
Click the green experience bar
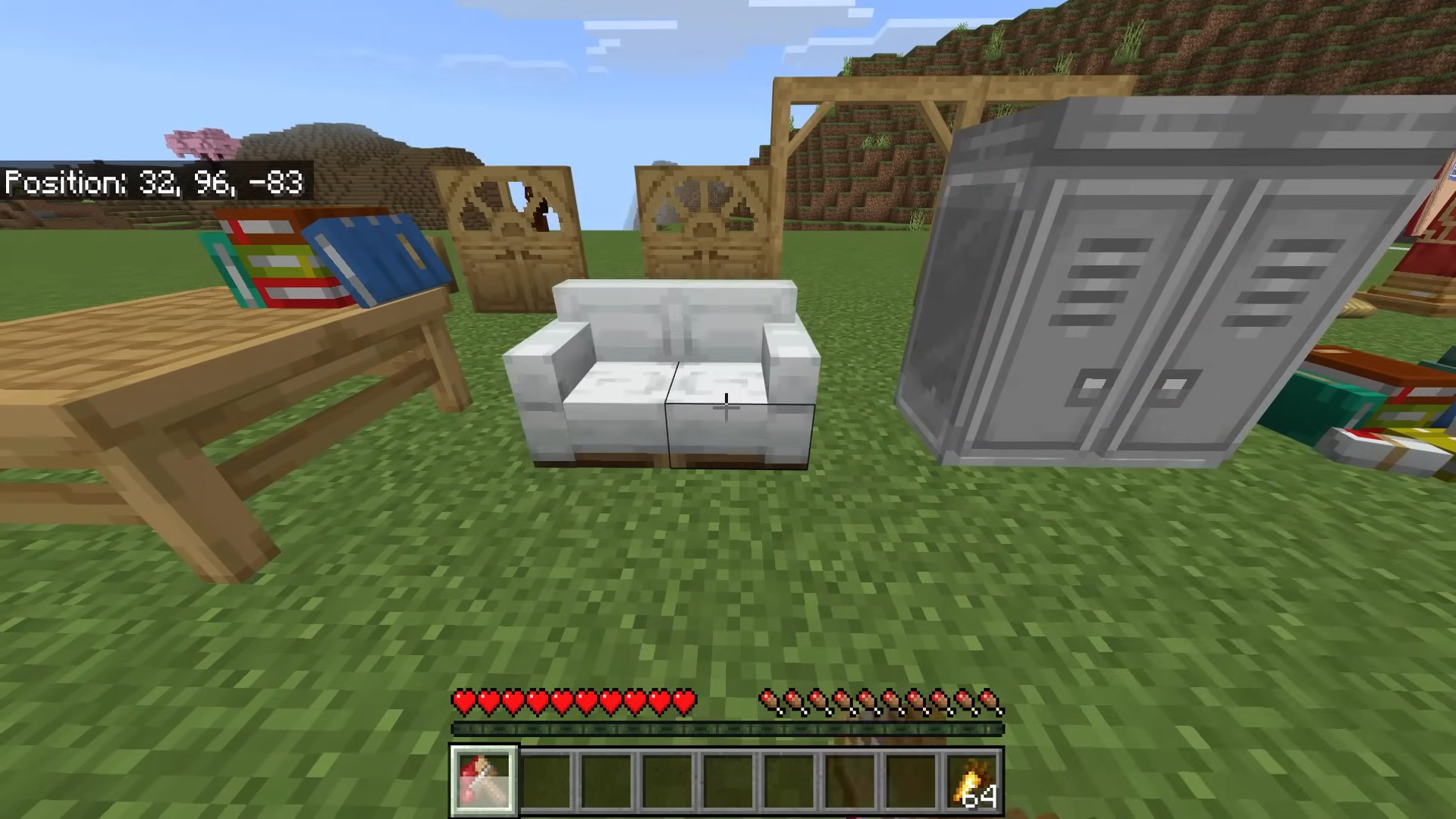(x=728, y=730)
